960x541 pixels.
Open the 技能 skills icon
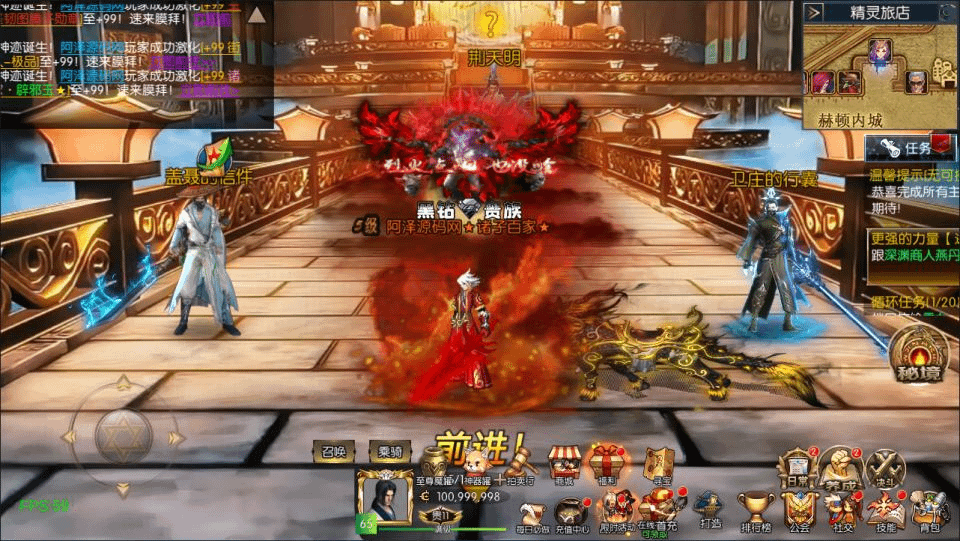click(886, 510)
